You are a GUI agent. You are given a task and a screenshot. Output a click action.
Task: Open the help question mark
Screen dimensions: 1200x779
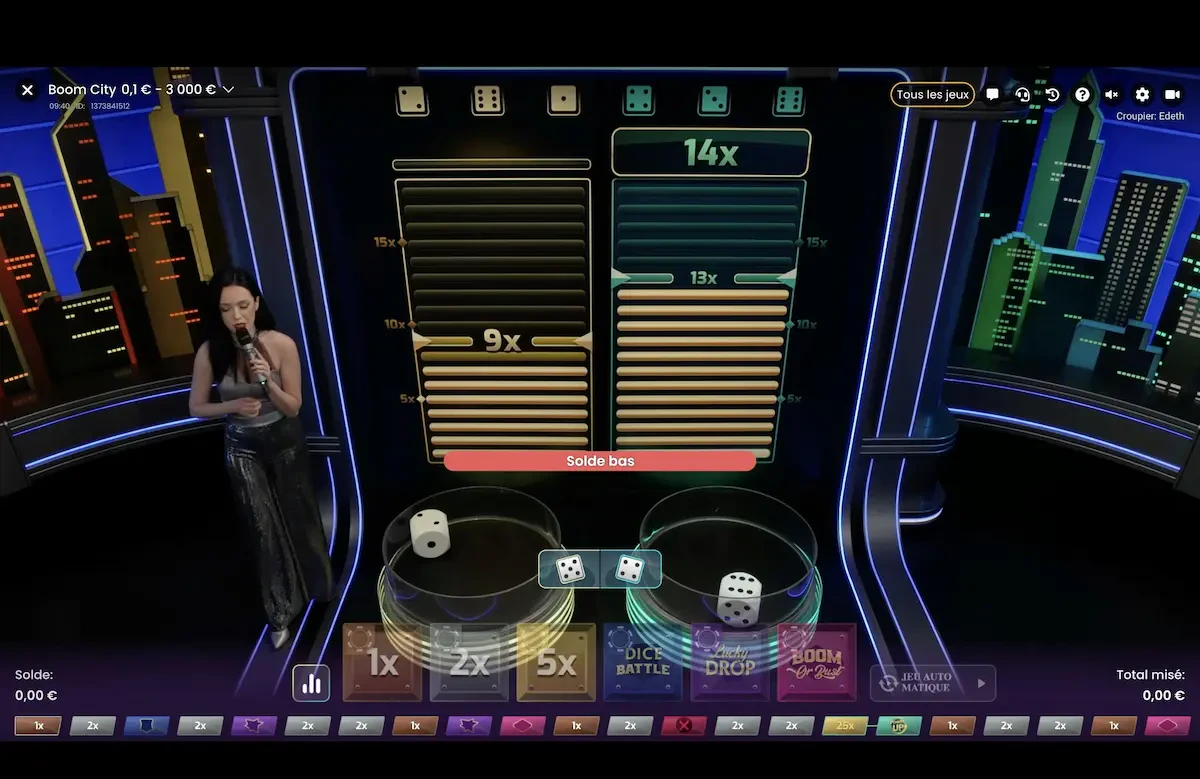[x=1082, y=94]
